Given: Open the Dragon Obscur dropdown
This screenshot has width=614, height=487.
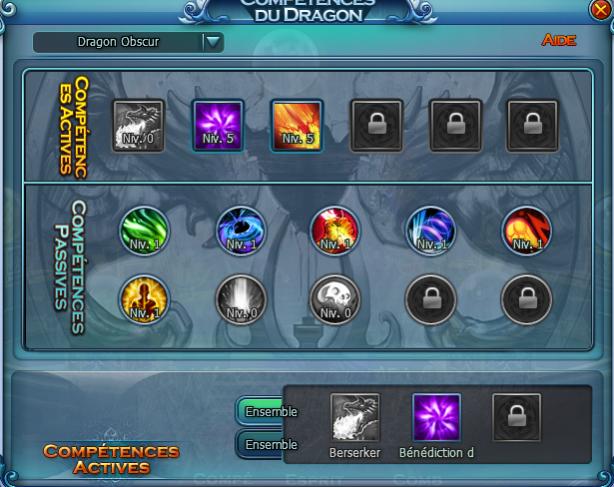Looking at the screenshot, I should tap(212, 42).
